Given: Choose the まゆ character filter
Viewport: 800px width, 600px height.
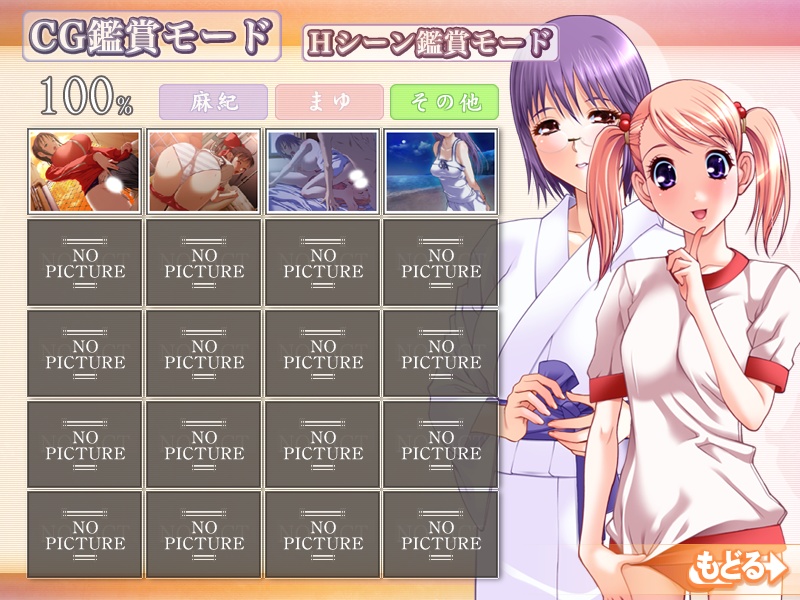Looking at the screenshot, I should coord(330,103).
